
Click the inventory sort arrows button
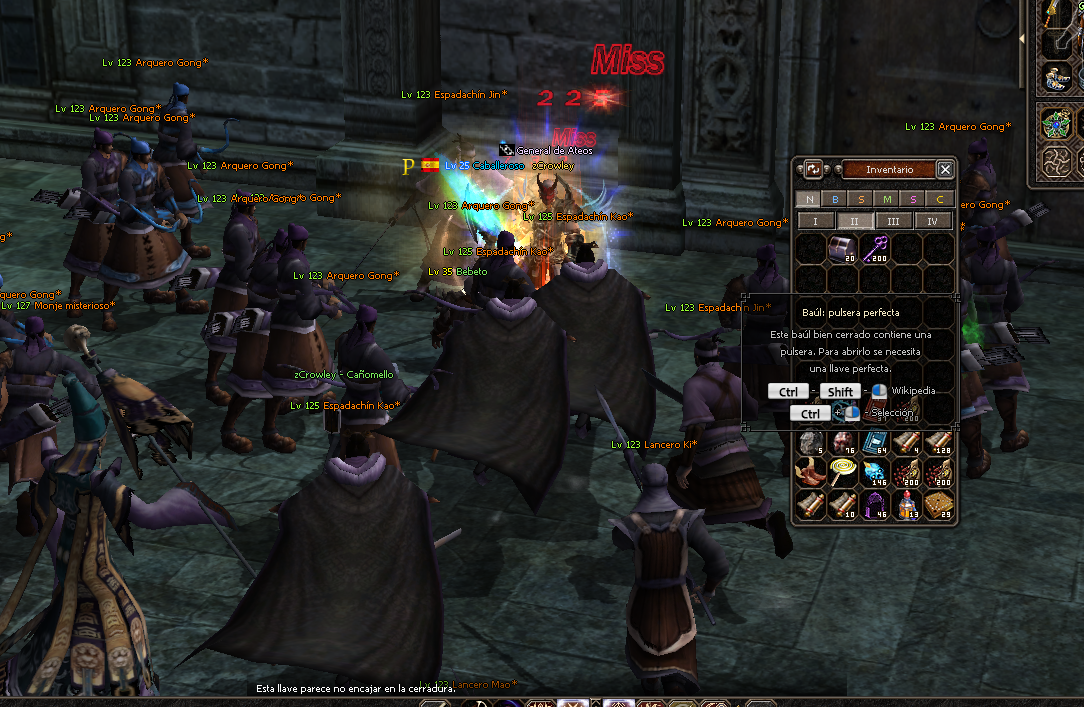[813, 170]
